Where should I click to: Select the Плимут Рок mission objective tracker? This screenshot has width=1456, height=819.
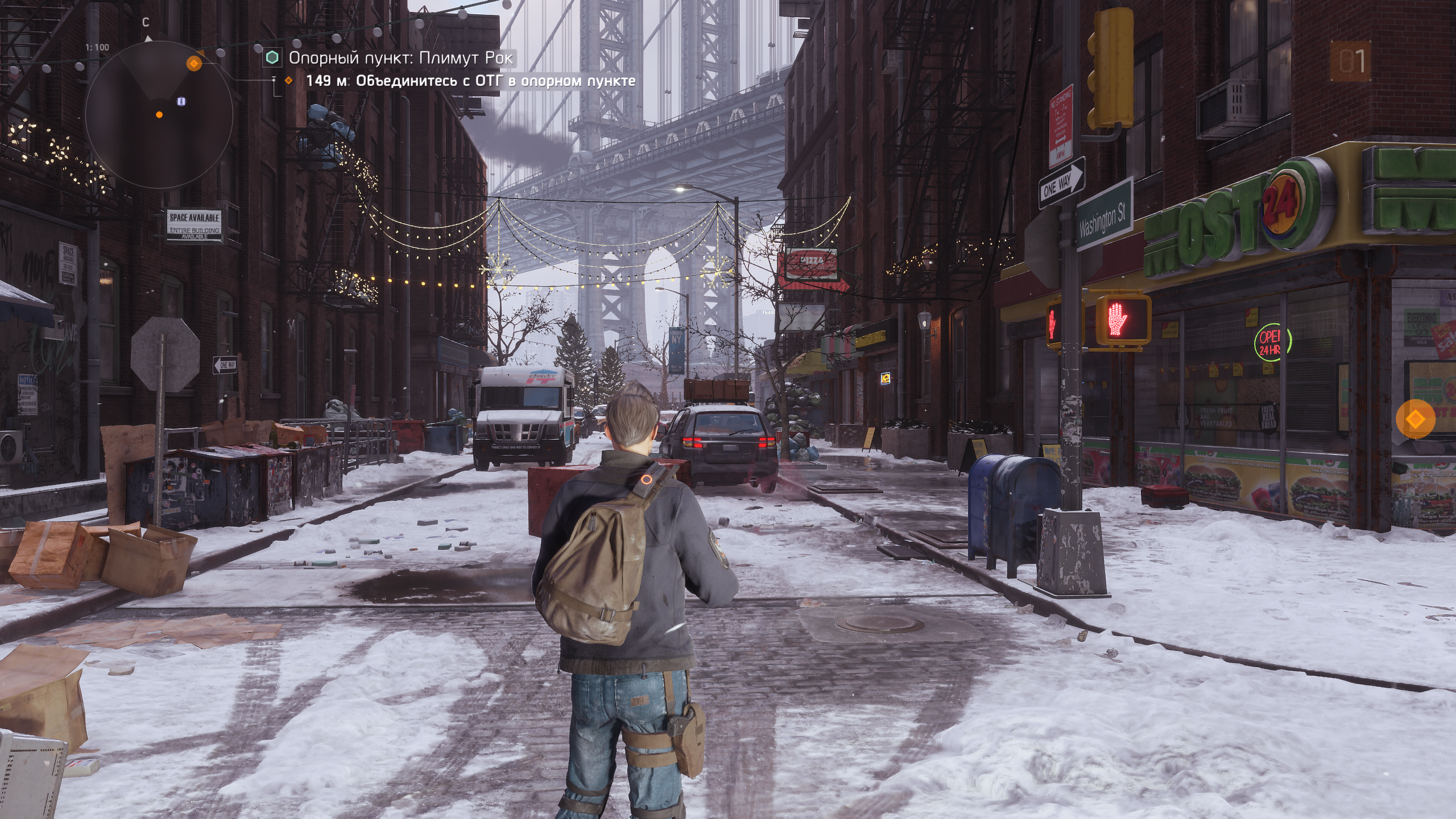pos(400,58)
